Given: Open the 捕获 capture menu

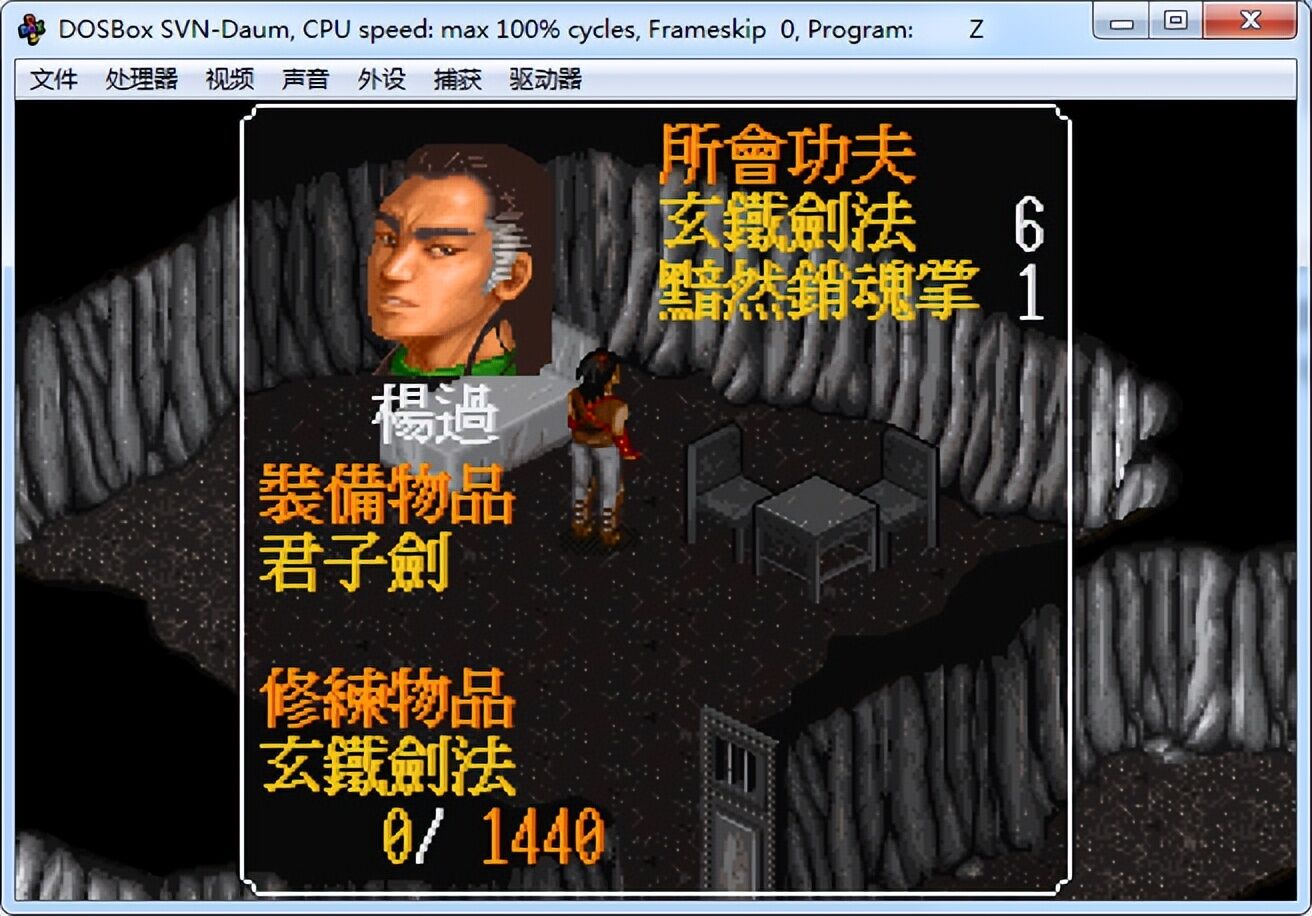Looking at the screenshot, I should click(x=457, y=79).
